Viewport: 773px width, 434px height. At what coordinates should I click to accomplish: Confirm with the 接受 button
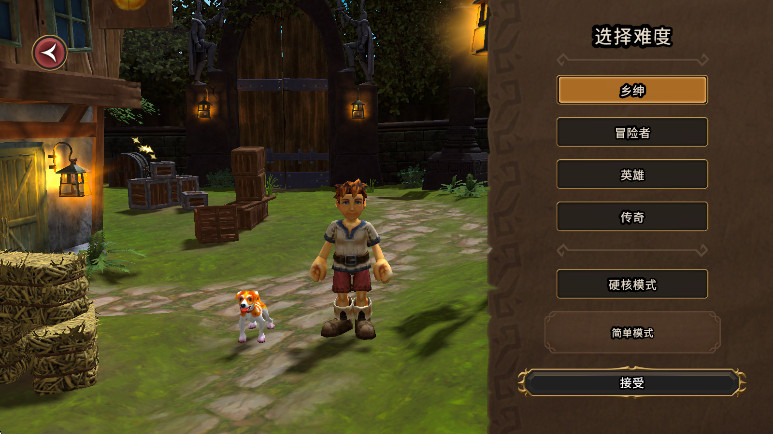[632, 382]
